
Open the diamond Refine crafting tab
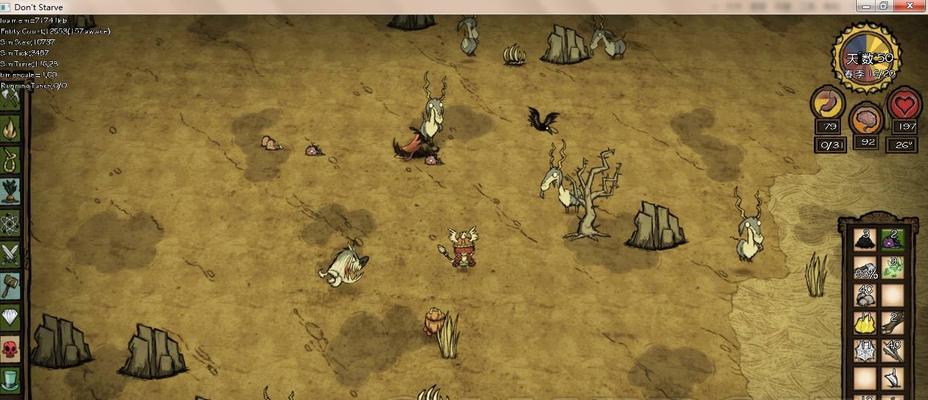[x=11, y=316]
